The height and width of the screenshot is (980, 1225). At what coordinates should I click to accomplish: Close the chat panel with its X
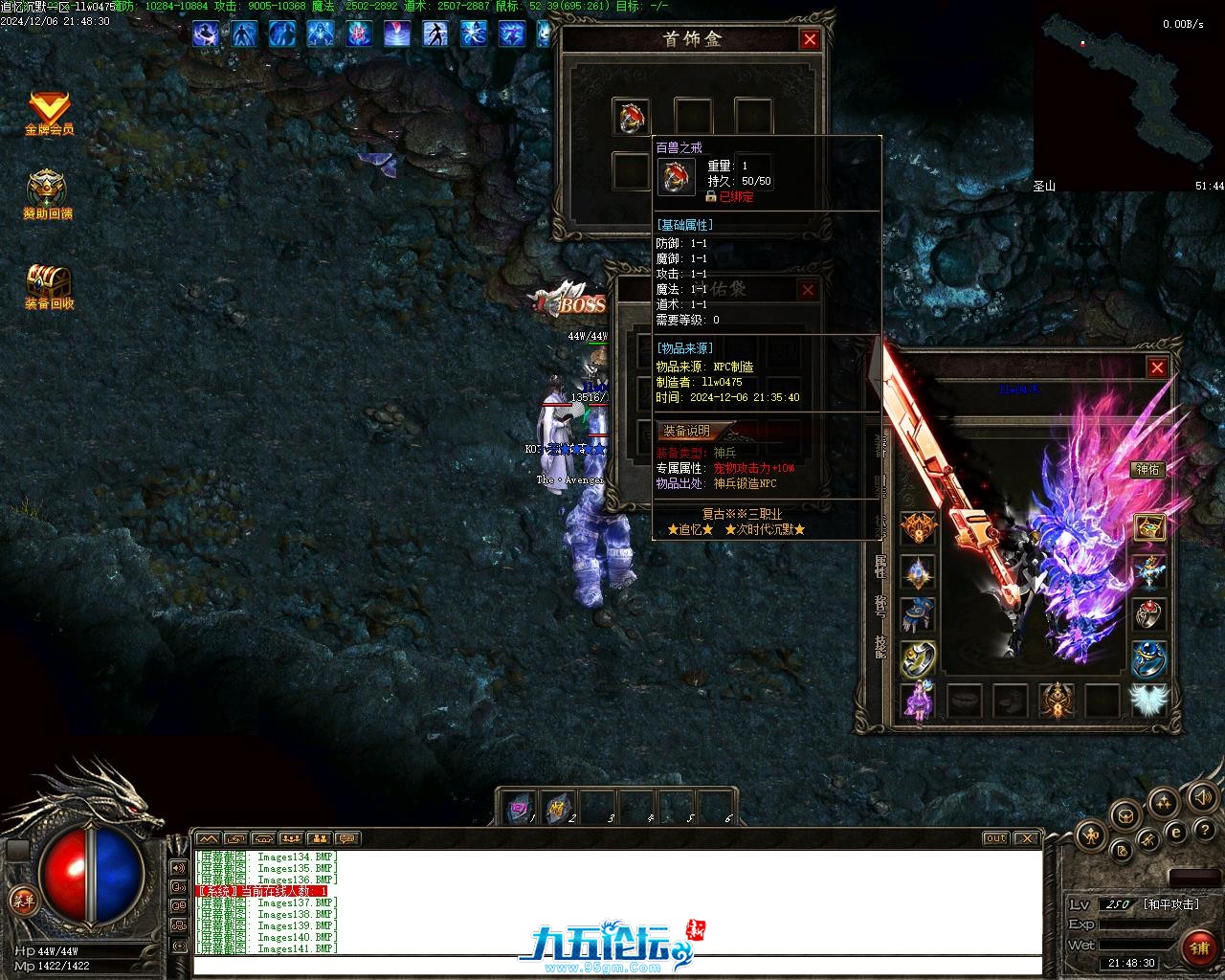tap(1026, 838)
